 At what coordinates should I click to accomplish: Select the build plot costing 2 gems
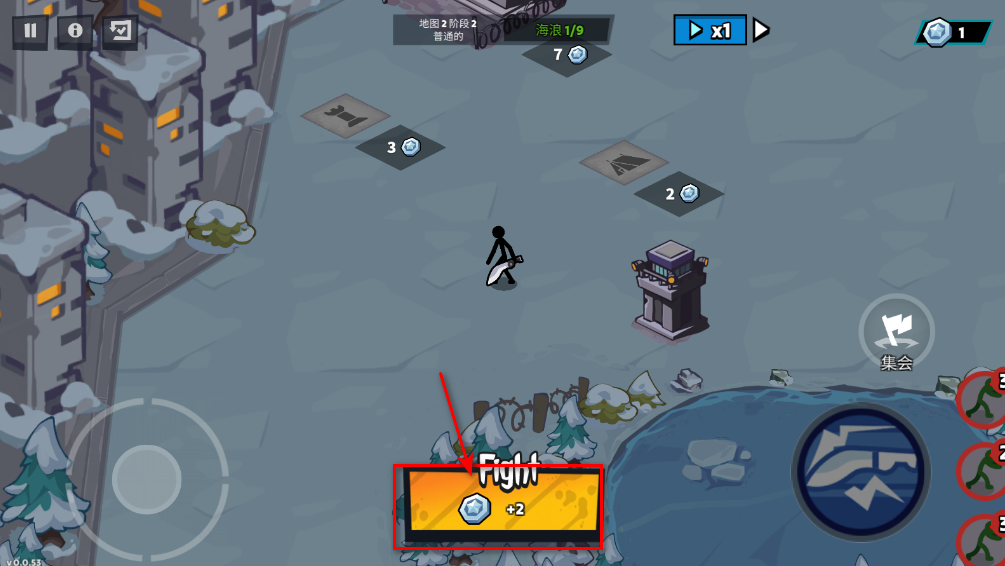pyautogui.click(x=623, y=163)
